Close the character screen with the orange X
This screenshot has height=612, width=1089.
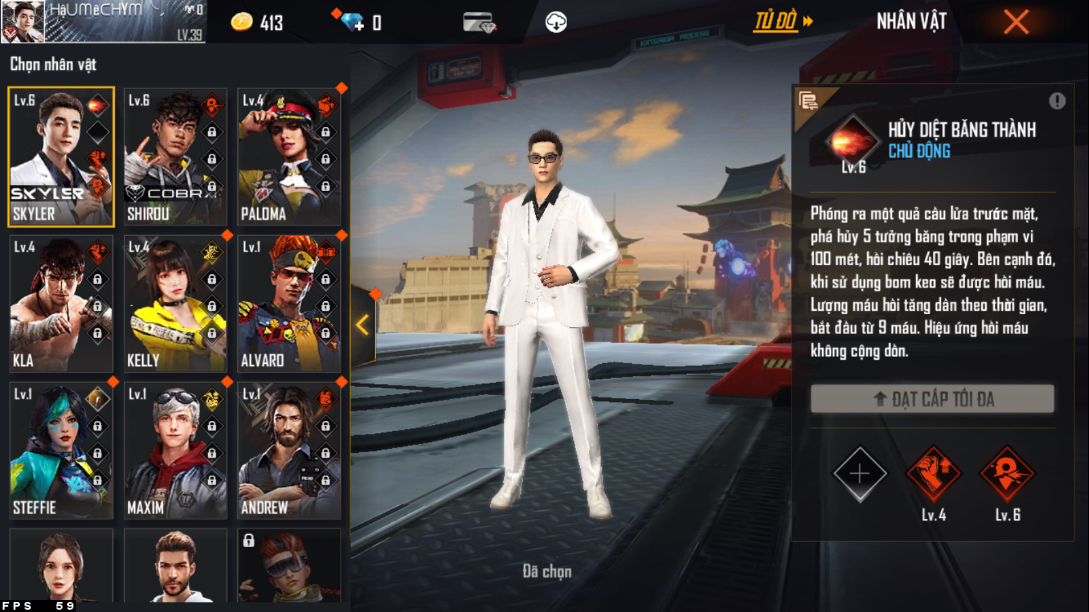tap(1016, 21)
